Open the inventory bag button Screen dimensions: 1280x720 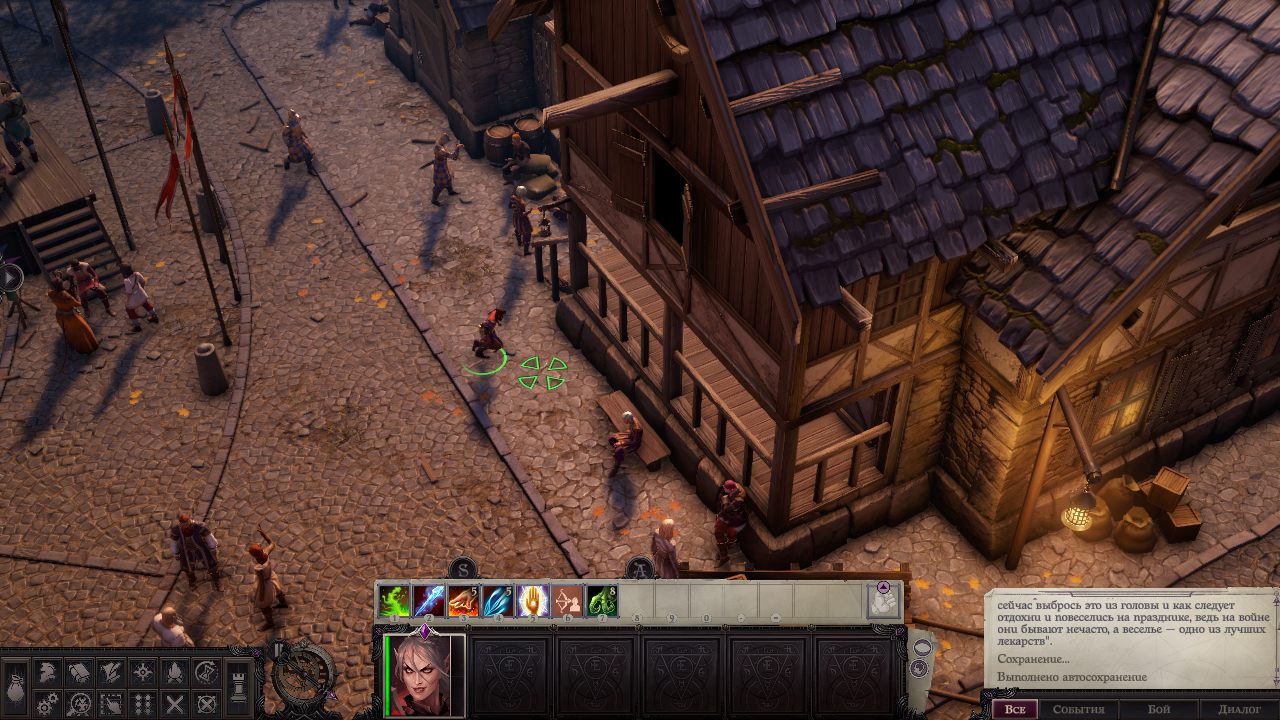tap(15, 689)
